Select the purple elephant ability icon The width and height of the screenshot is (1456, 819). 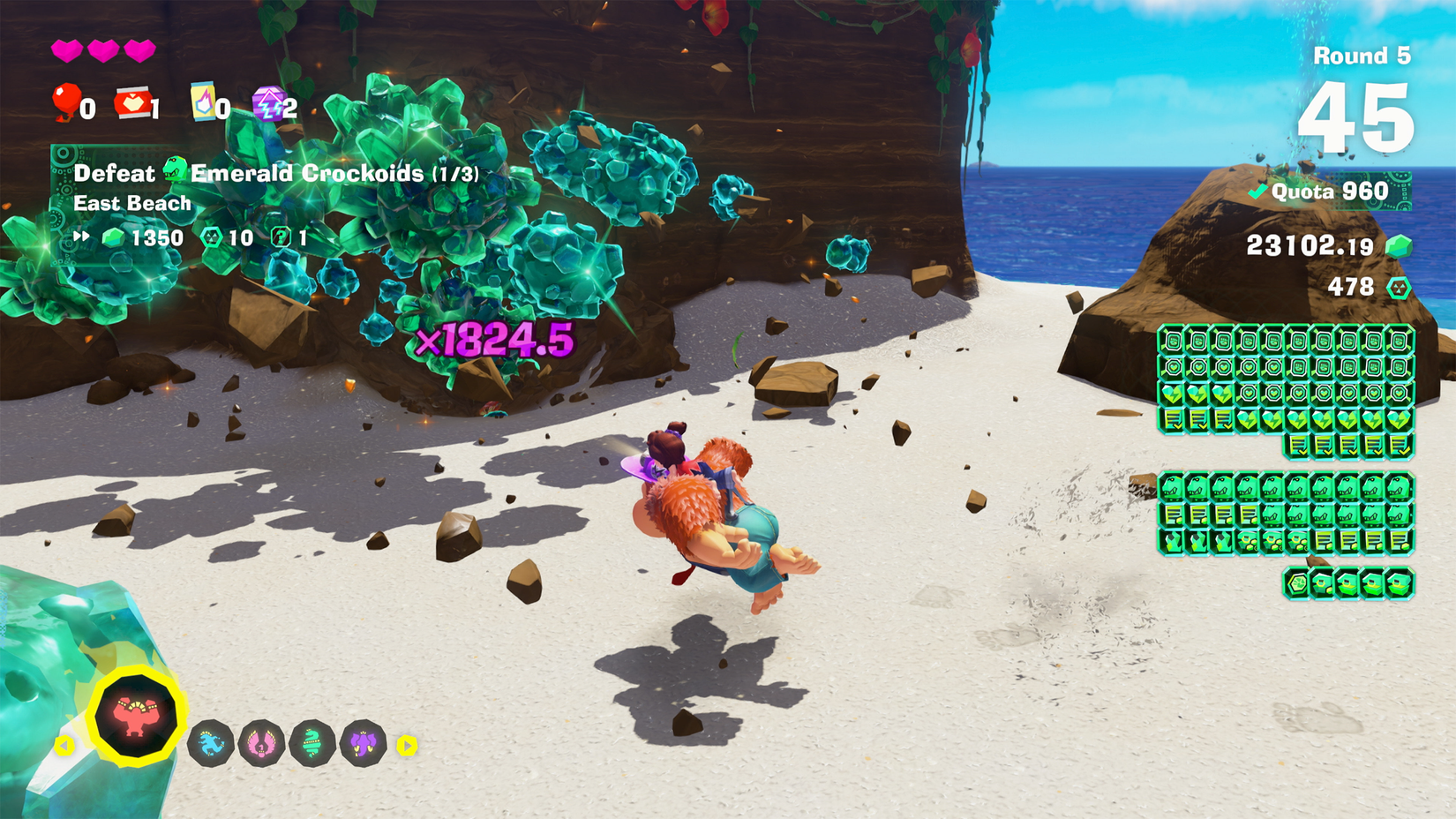pos(358,743)
